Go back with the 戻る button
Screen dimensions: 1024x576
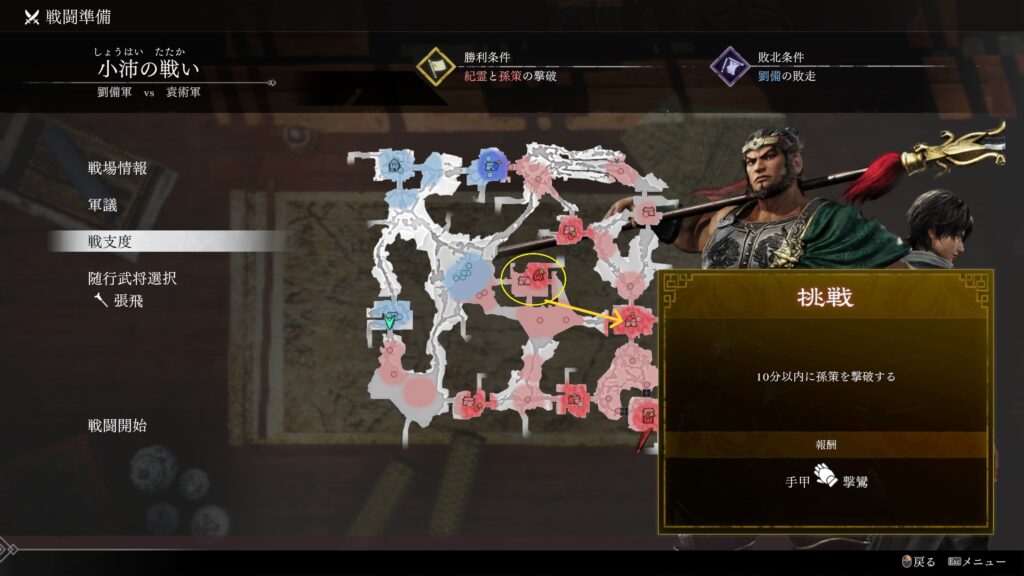coord(918,562)
